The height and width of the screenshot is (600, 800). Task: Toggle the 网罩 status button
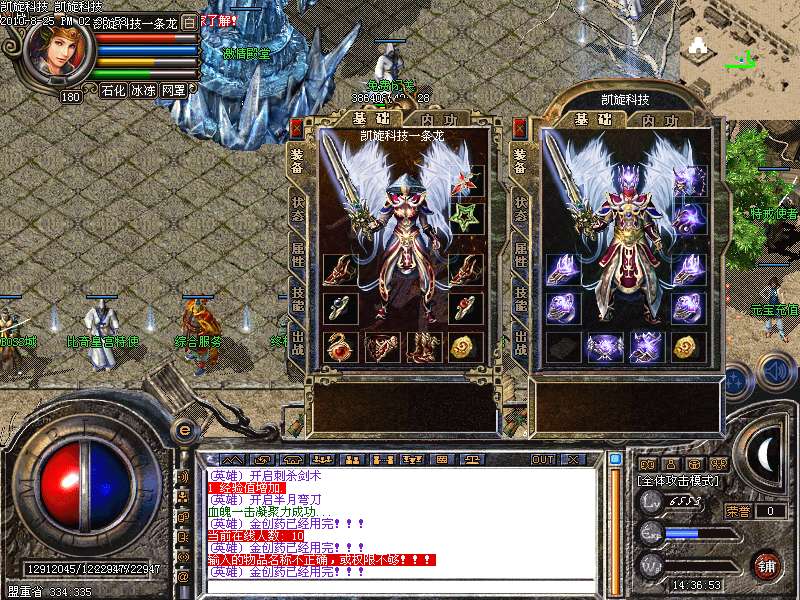click(x=173, y=91)
